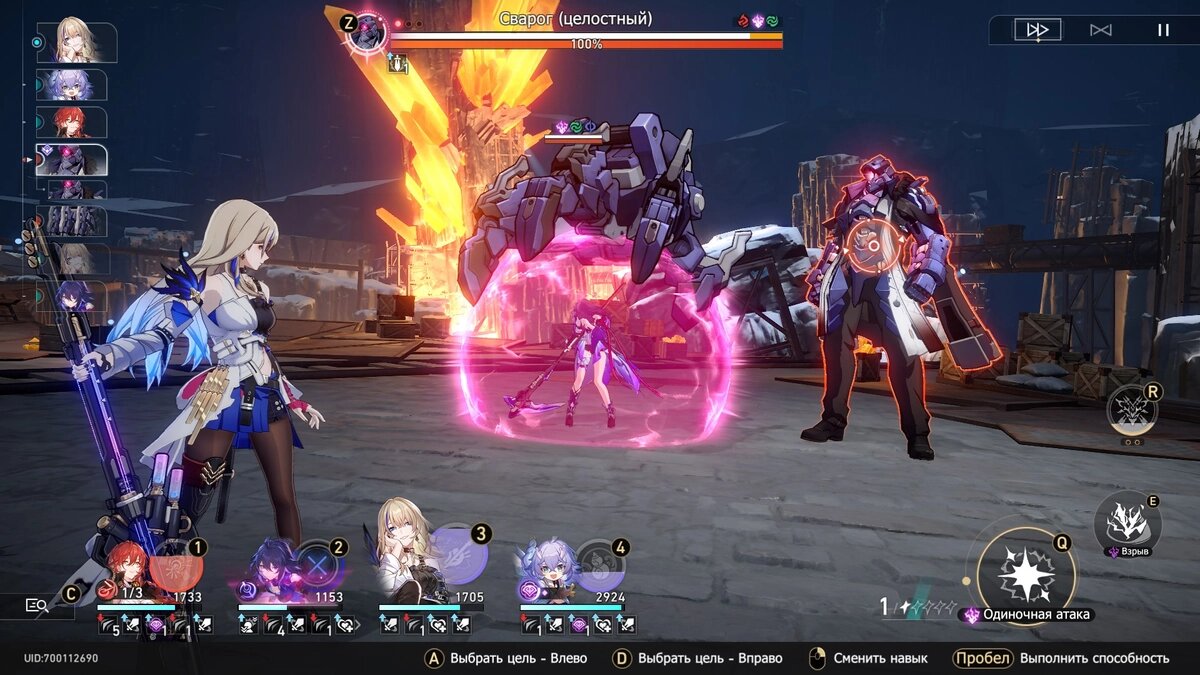Toggle the double-speed battle button
The image size is (1200, 675).
pyautogui.click(x=1037, y=30)
